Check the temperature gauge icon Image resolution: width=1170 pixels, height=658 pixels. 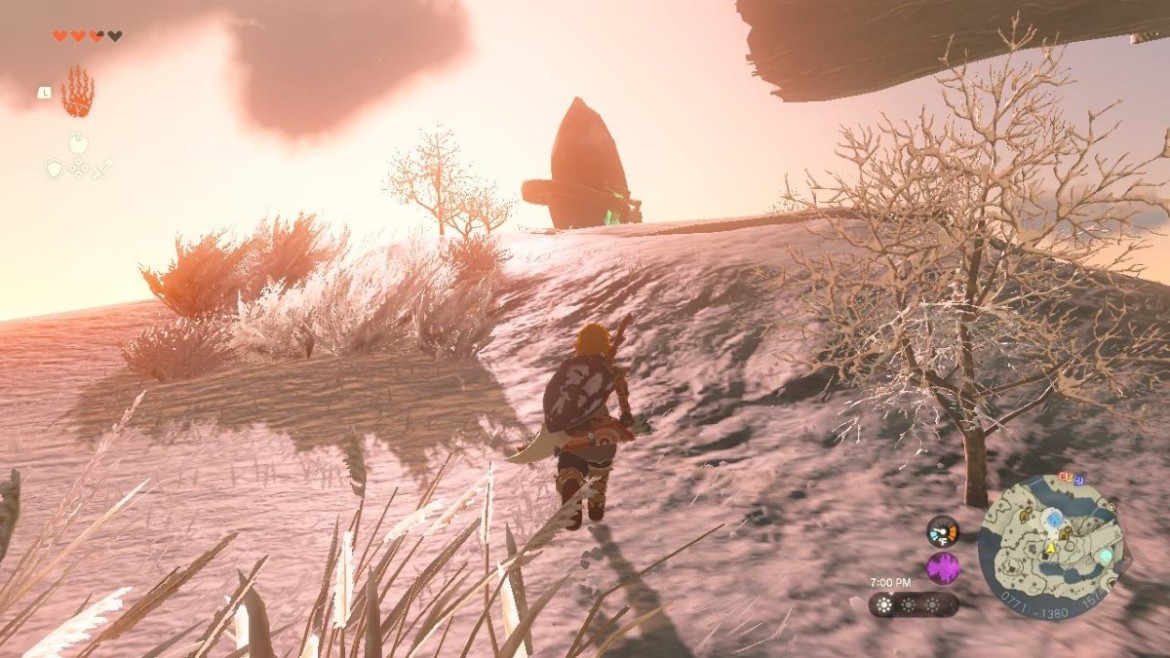click(x=942, y=530)
